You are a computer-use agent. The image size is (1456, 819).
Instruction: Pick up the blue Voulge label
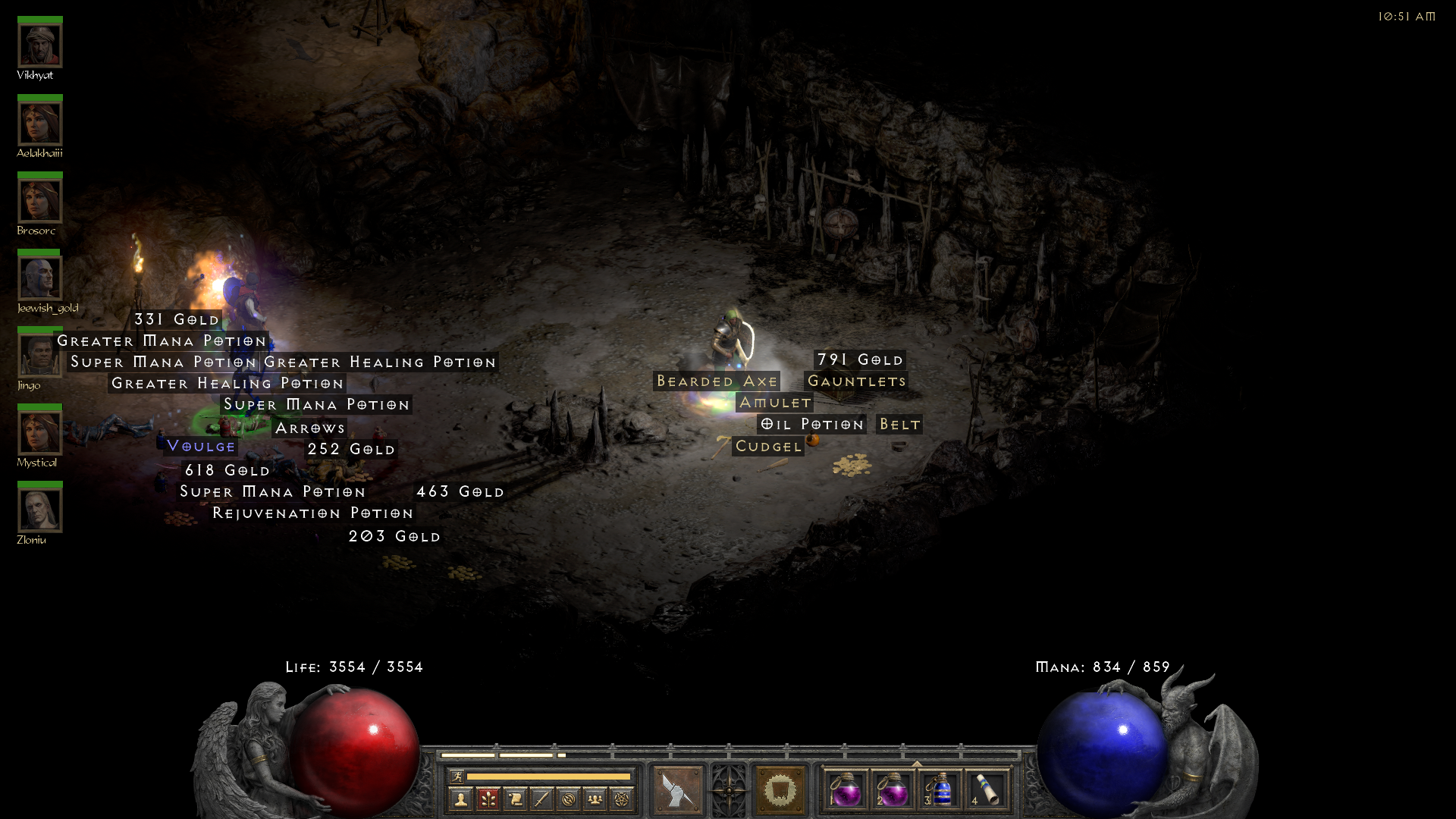pyautogui.click(x=201, y=446)
